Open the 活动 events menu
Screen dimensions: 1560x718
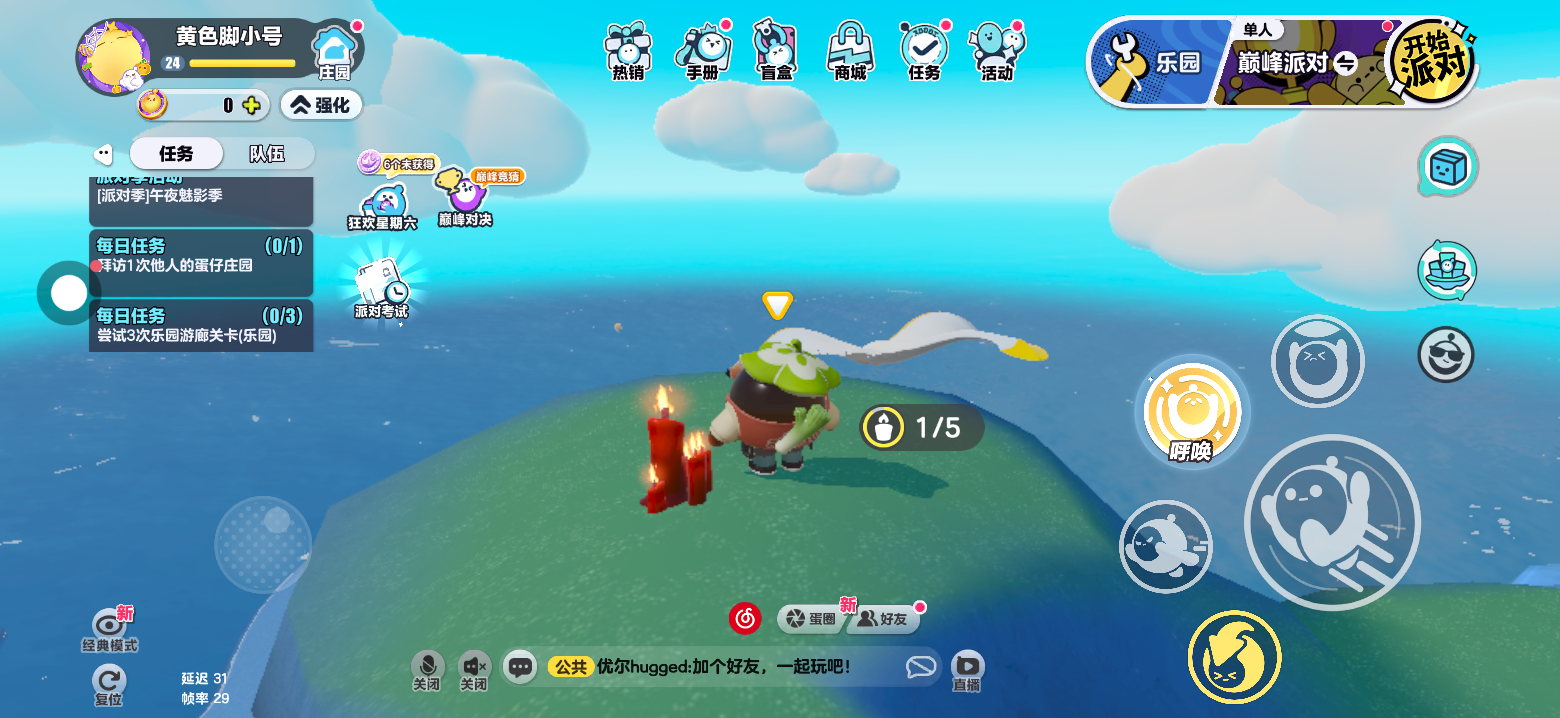click(996, 50)
